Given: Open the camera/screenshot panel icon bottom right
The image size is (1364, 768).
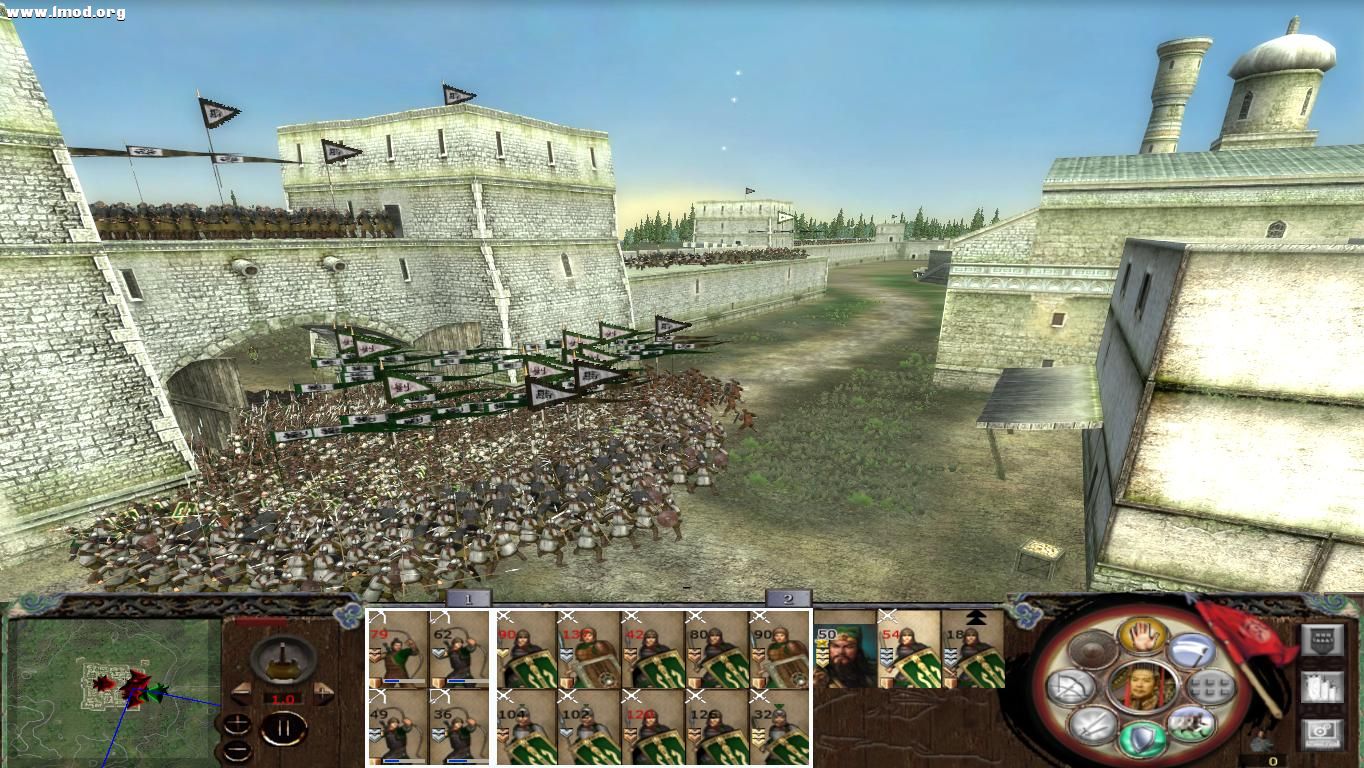Looking at the screenshot, I should coord(1320,733).
